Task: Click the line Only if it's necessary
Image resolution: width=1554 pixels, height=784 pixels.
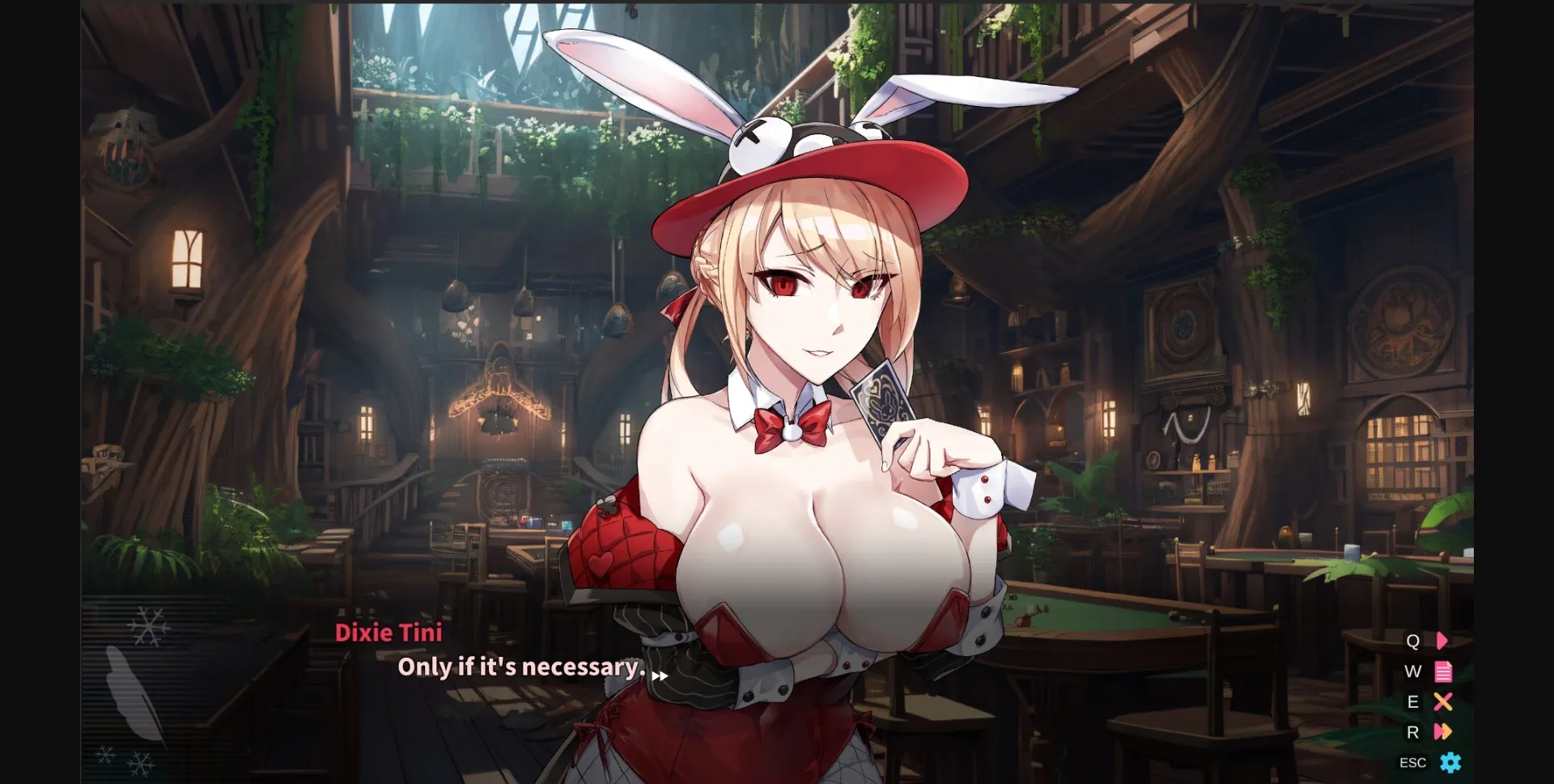Action: pos(520,667)
